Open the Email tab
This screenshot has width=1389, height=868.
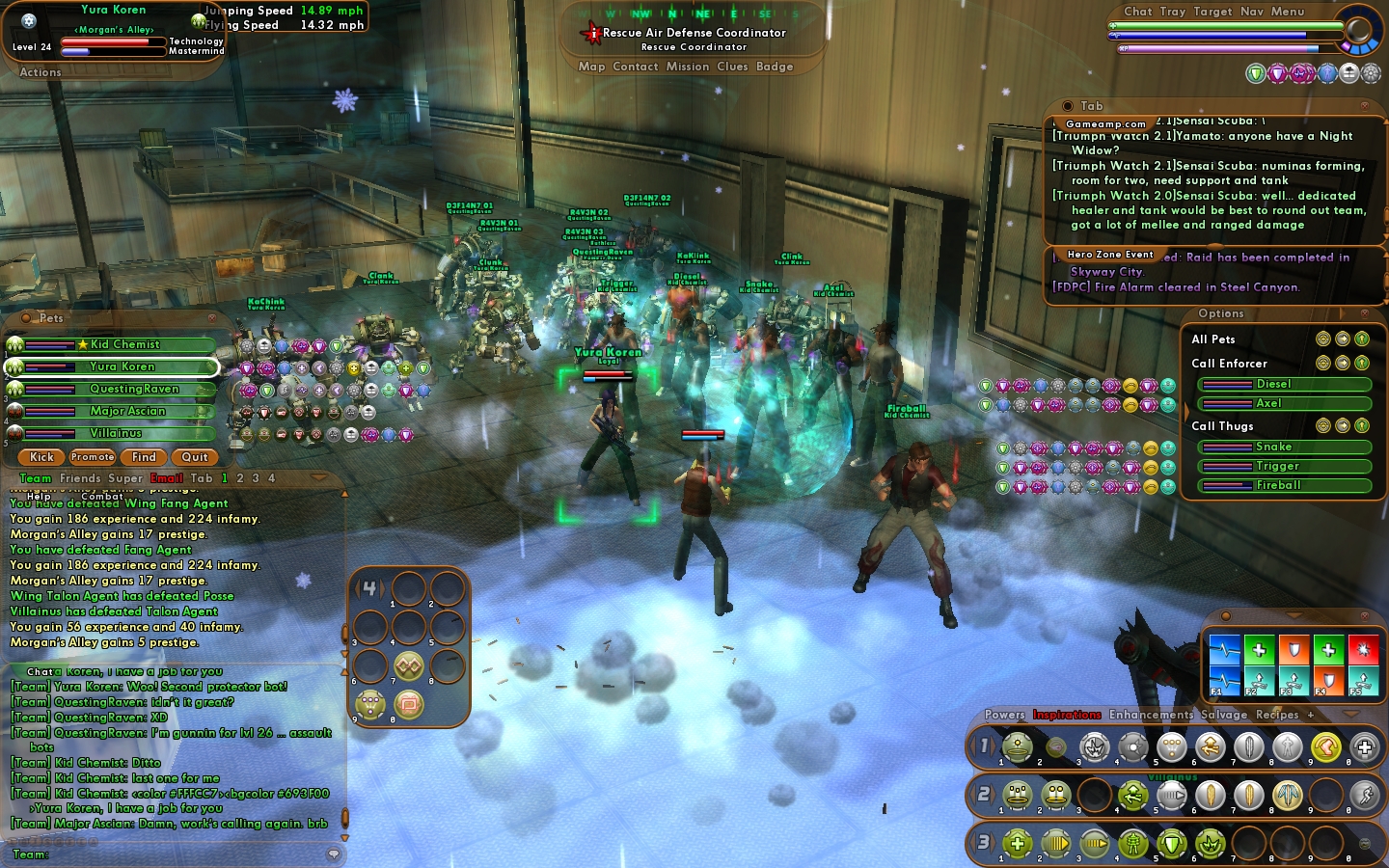click(x=166, y=478)
